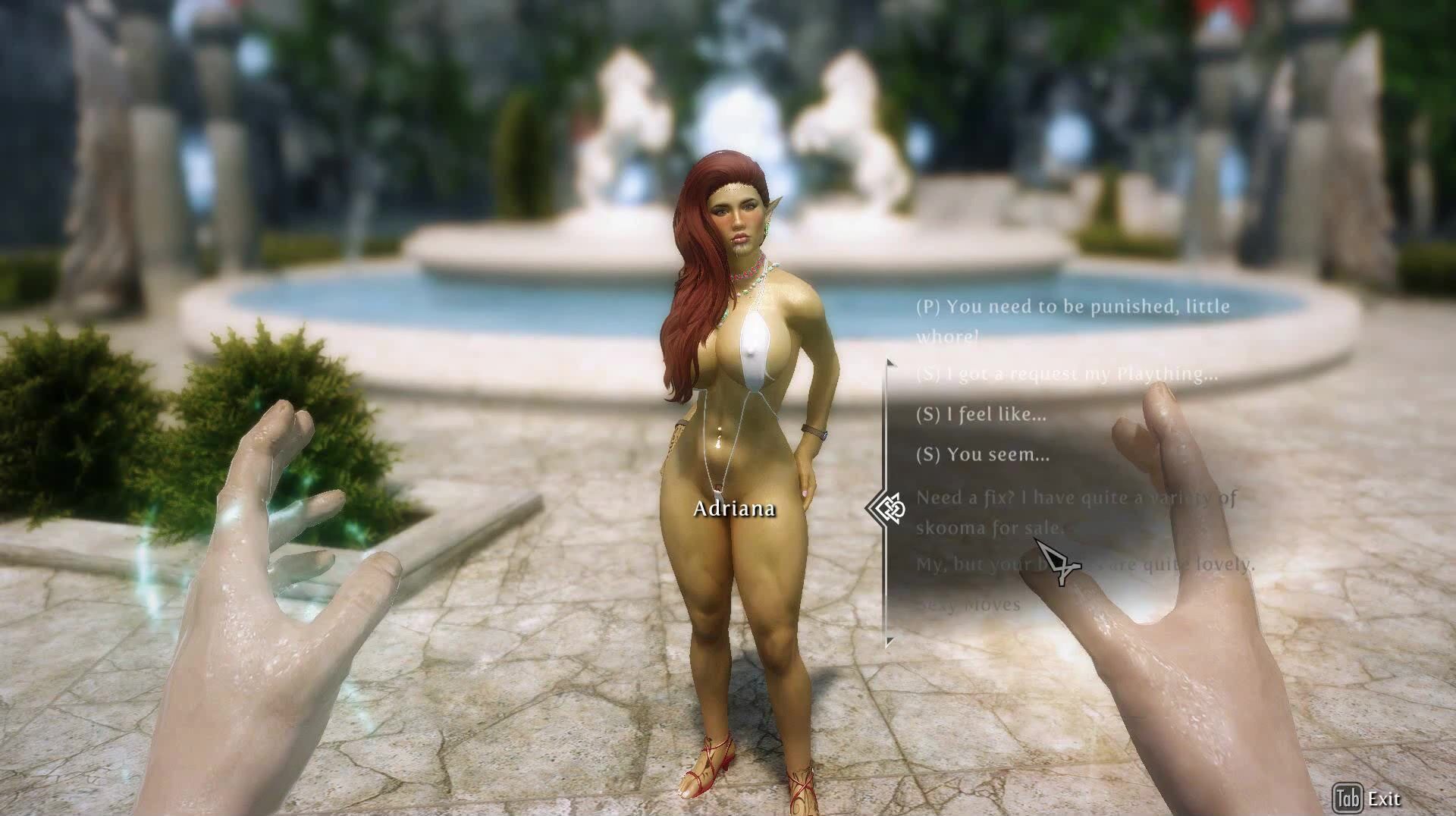Pick the "(S) I feel like..." reply
This screenshot has height=816, width=1456.
[981, 414]
